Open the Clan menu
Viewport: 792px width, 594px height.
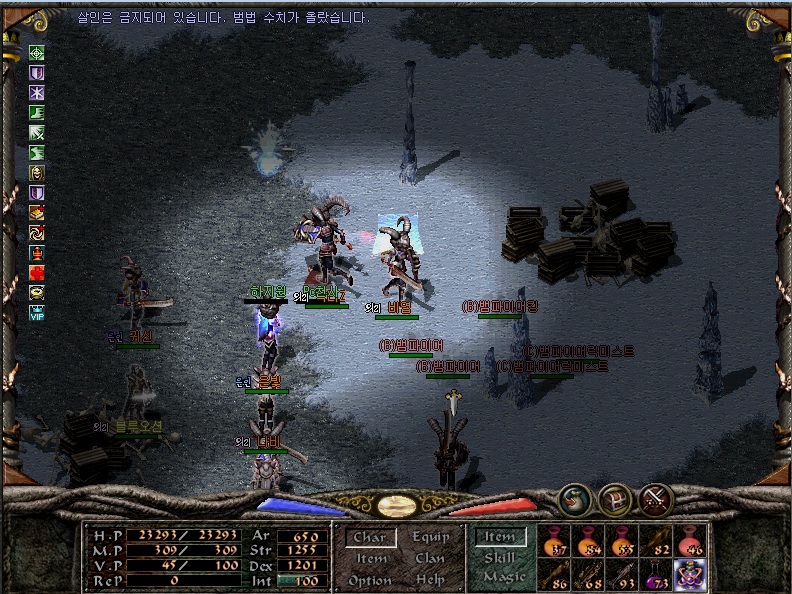tap(430, 559)
